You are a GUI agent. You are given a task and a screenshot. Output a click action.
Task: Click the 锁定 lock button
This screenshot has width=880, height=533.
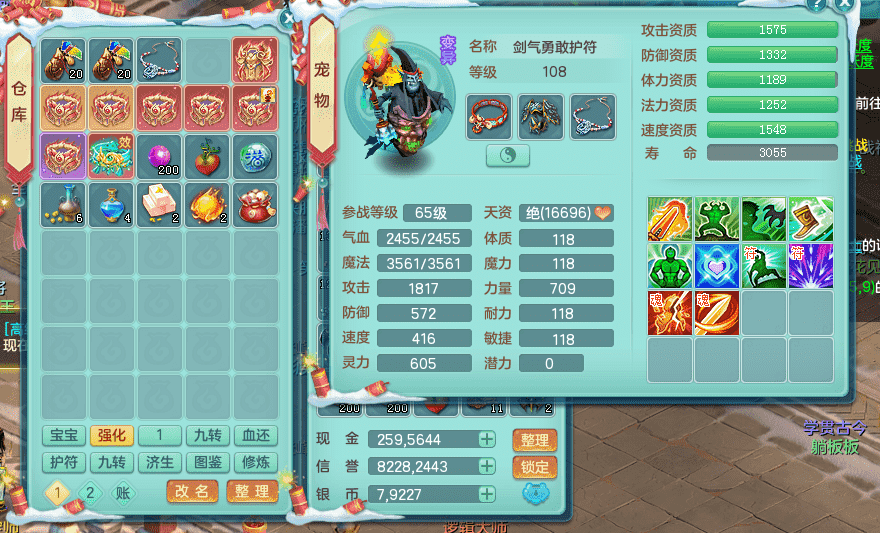pyautogui.click(x=534, y=467)
